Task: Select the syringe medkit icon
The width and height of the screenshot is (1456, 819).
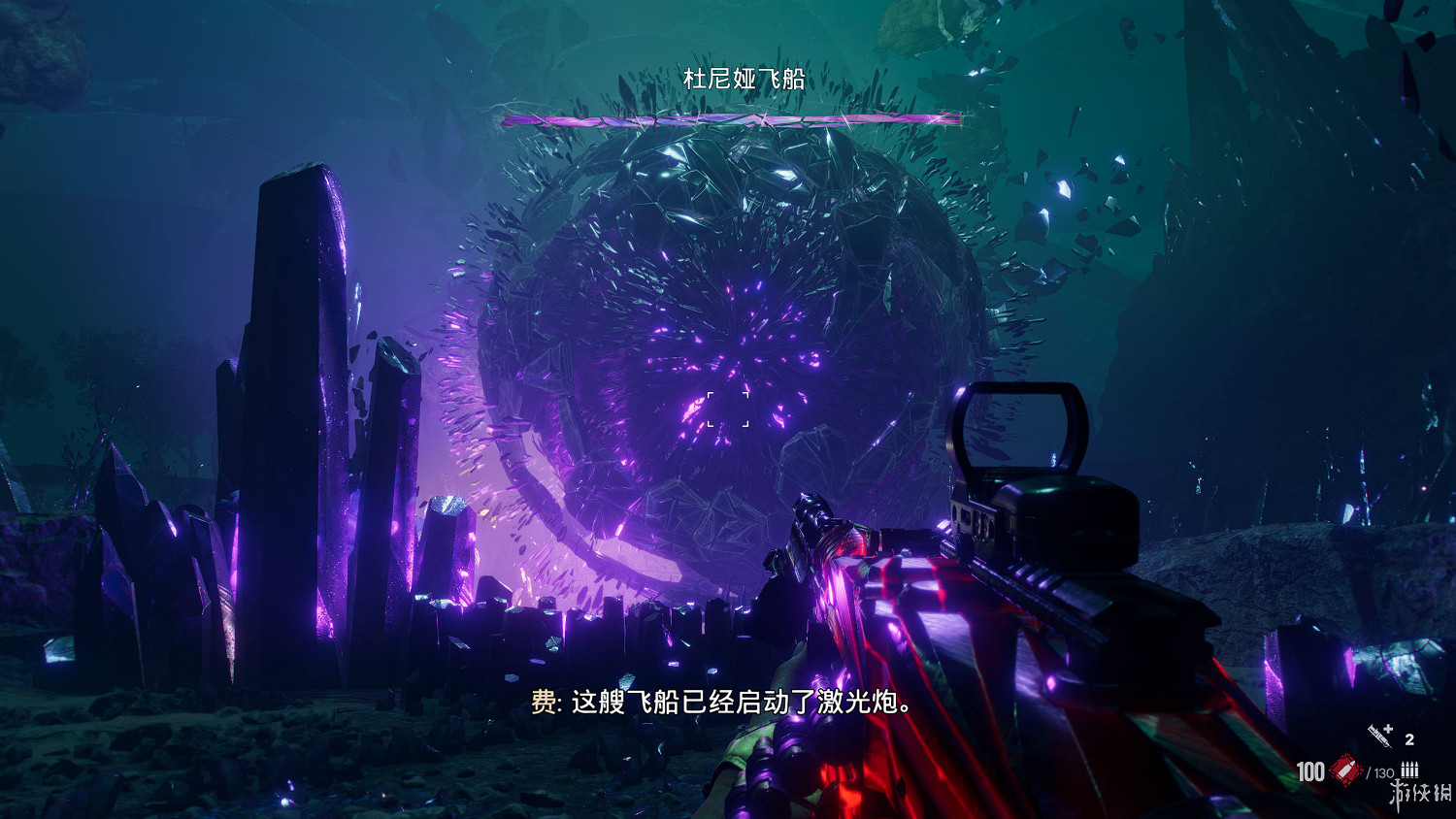Action: [x=1378, y=736]
